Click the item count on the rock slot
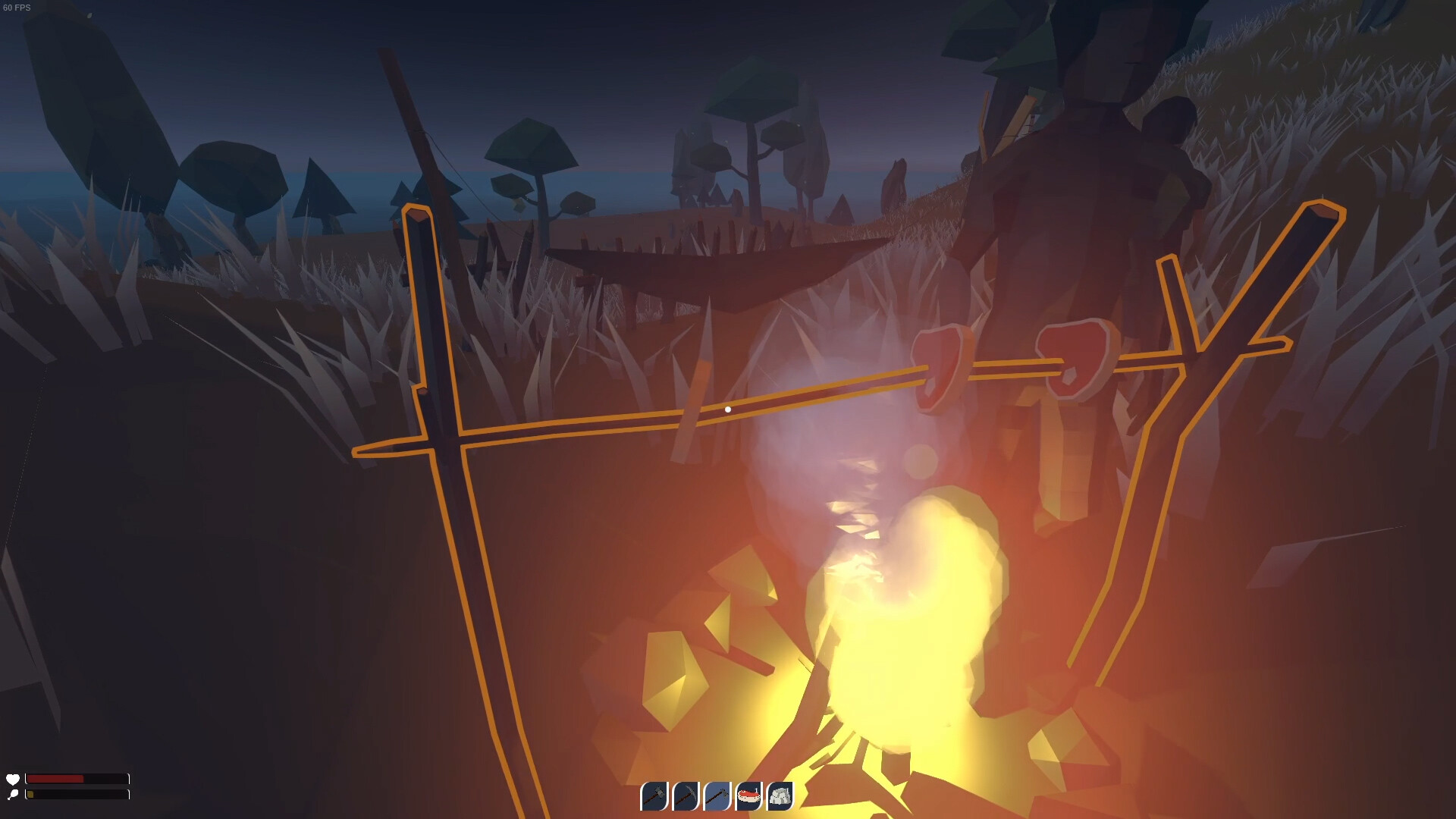This screenshot has height=819, width=1456. (787, 789)
